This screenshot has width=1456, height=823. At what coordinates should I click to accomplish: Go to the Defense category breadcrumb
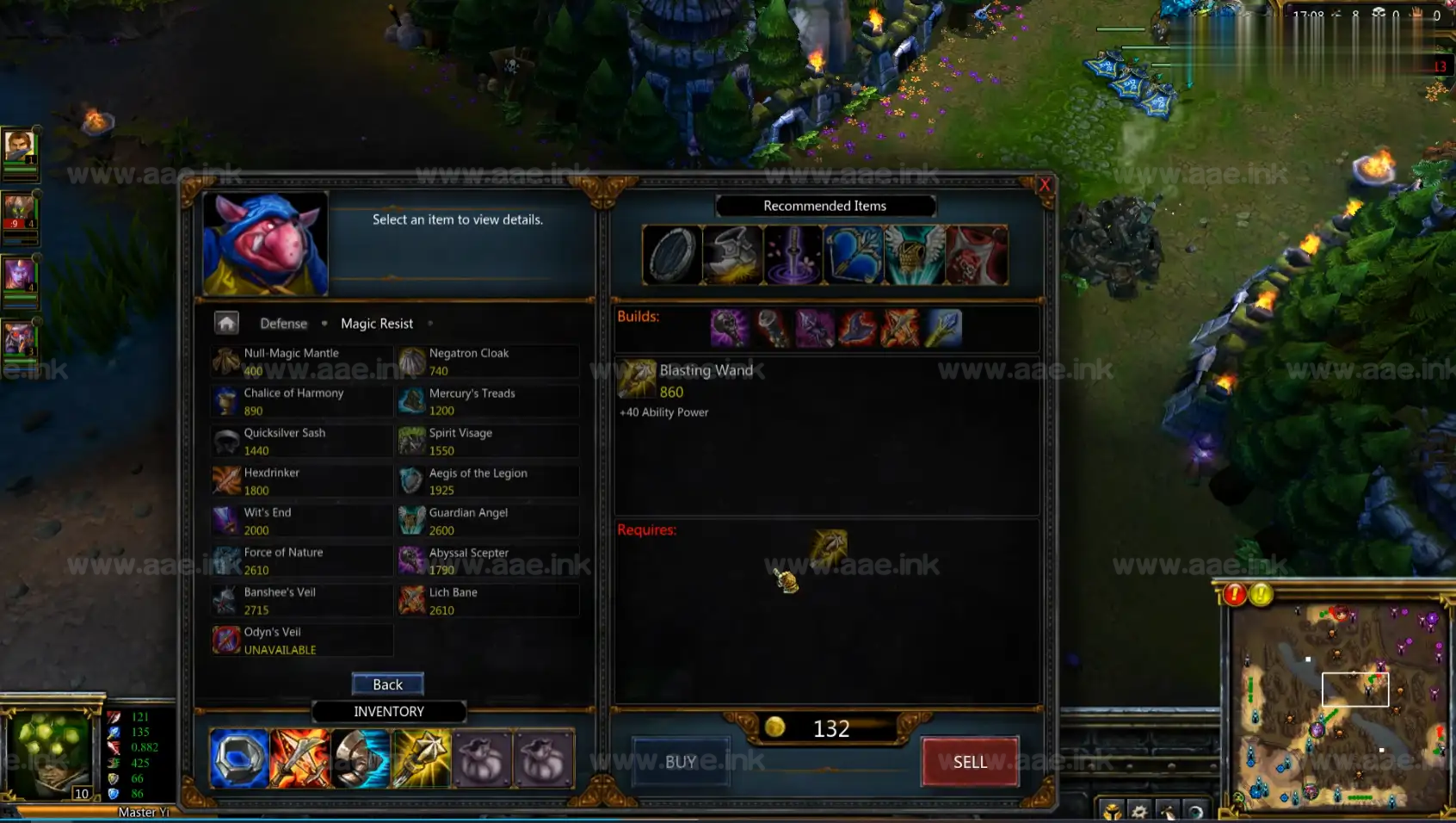tap(283, 324)
